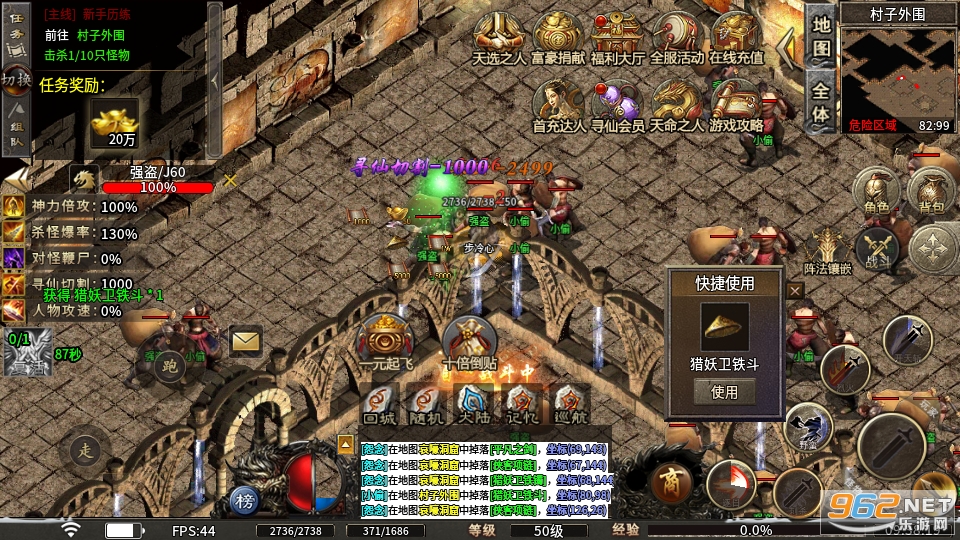Viewport: 960px width, 540px height.
Task: Open the 全服活动 server events icon
Action: (677, 36)
